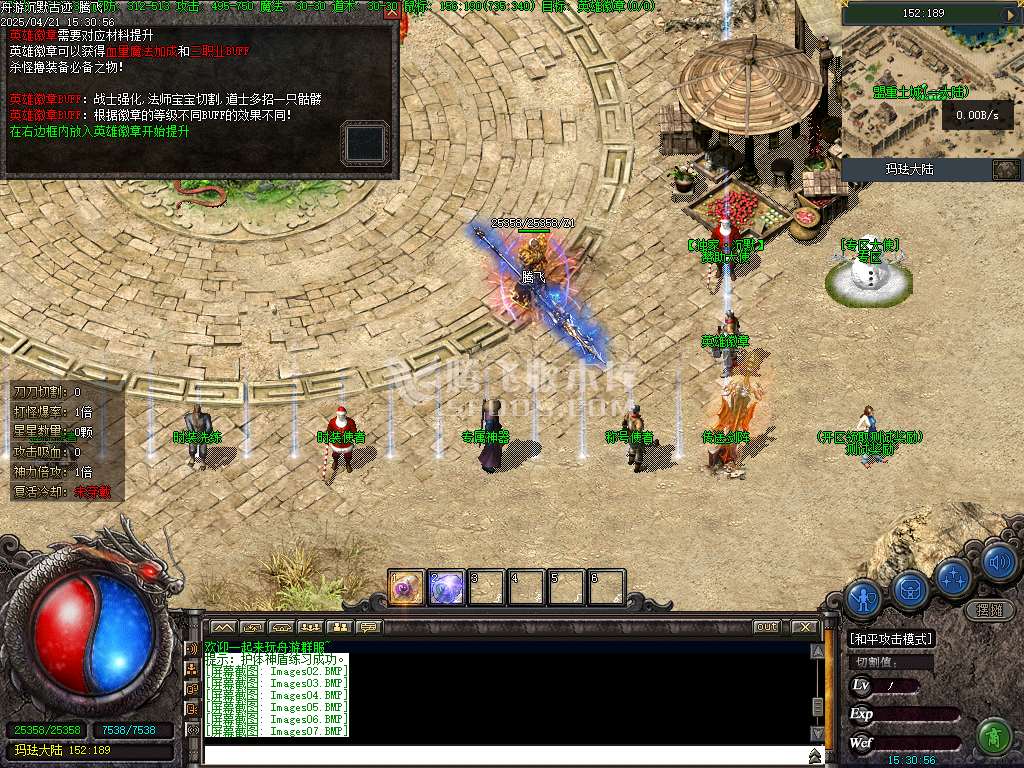This screenshot has width=1024, height=768.
Task: Open the world map icon beside 玛珐大陆
Action: pos(1005,169)
